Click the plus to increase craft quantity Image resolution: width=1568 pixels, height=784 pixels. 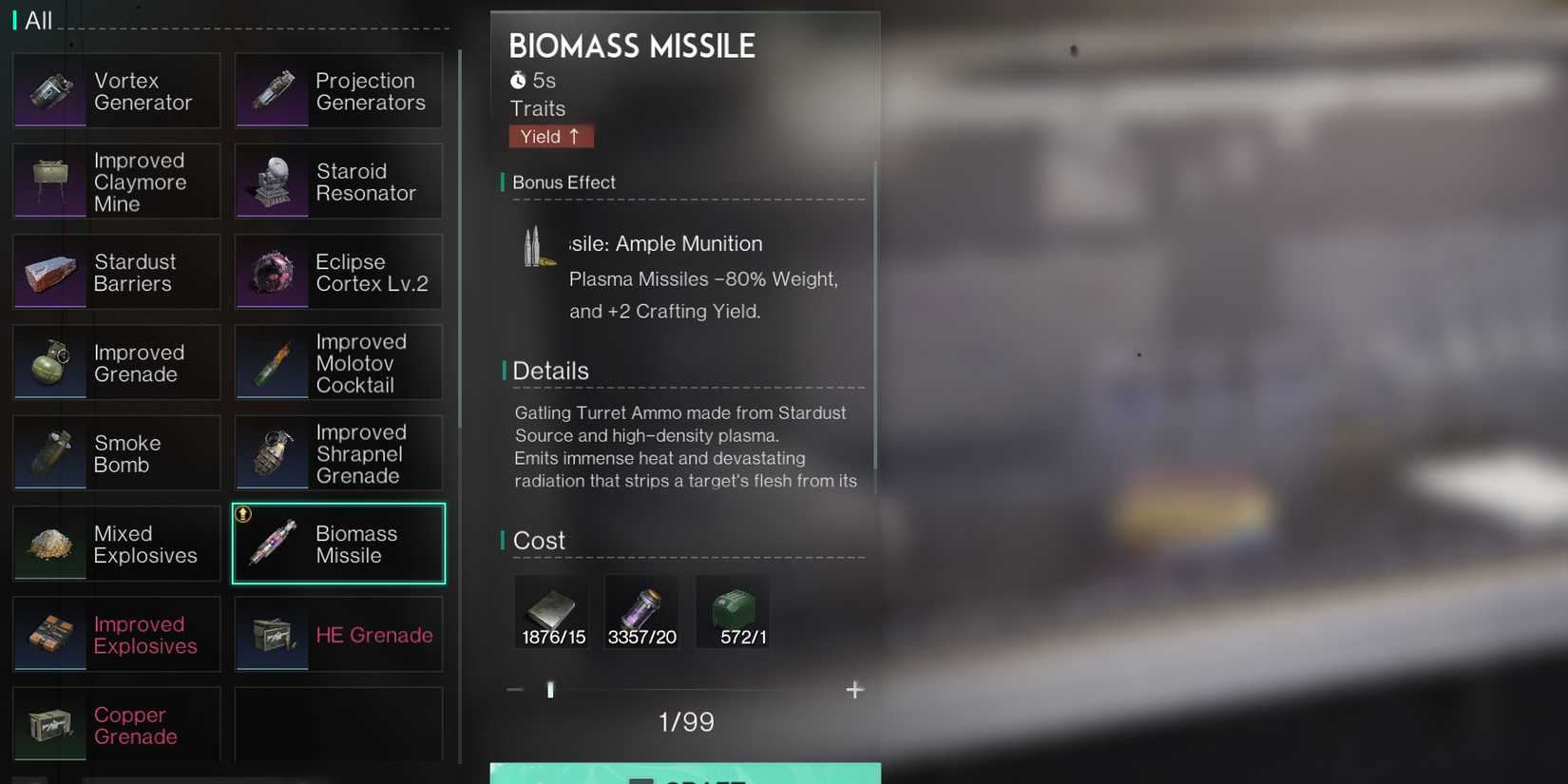854,690
